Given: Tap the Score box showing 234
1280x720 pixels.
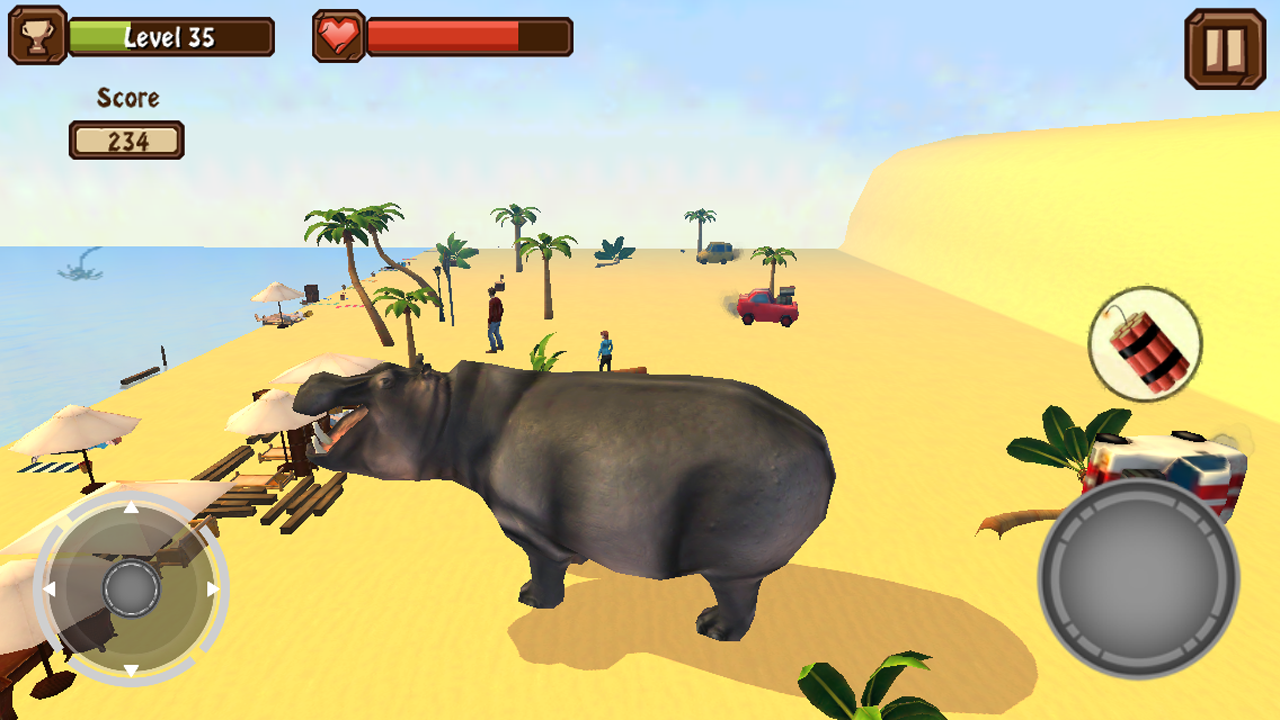Looking at the screenshot, I should (x=127, y=139).
